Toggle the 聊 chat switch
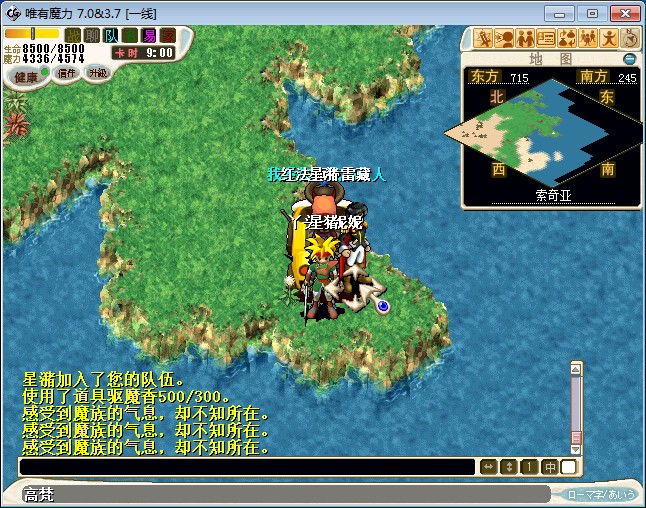 [x=91, y=35]
